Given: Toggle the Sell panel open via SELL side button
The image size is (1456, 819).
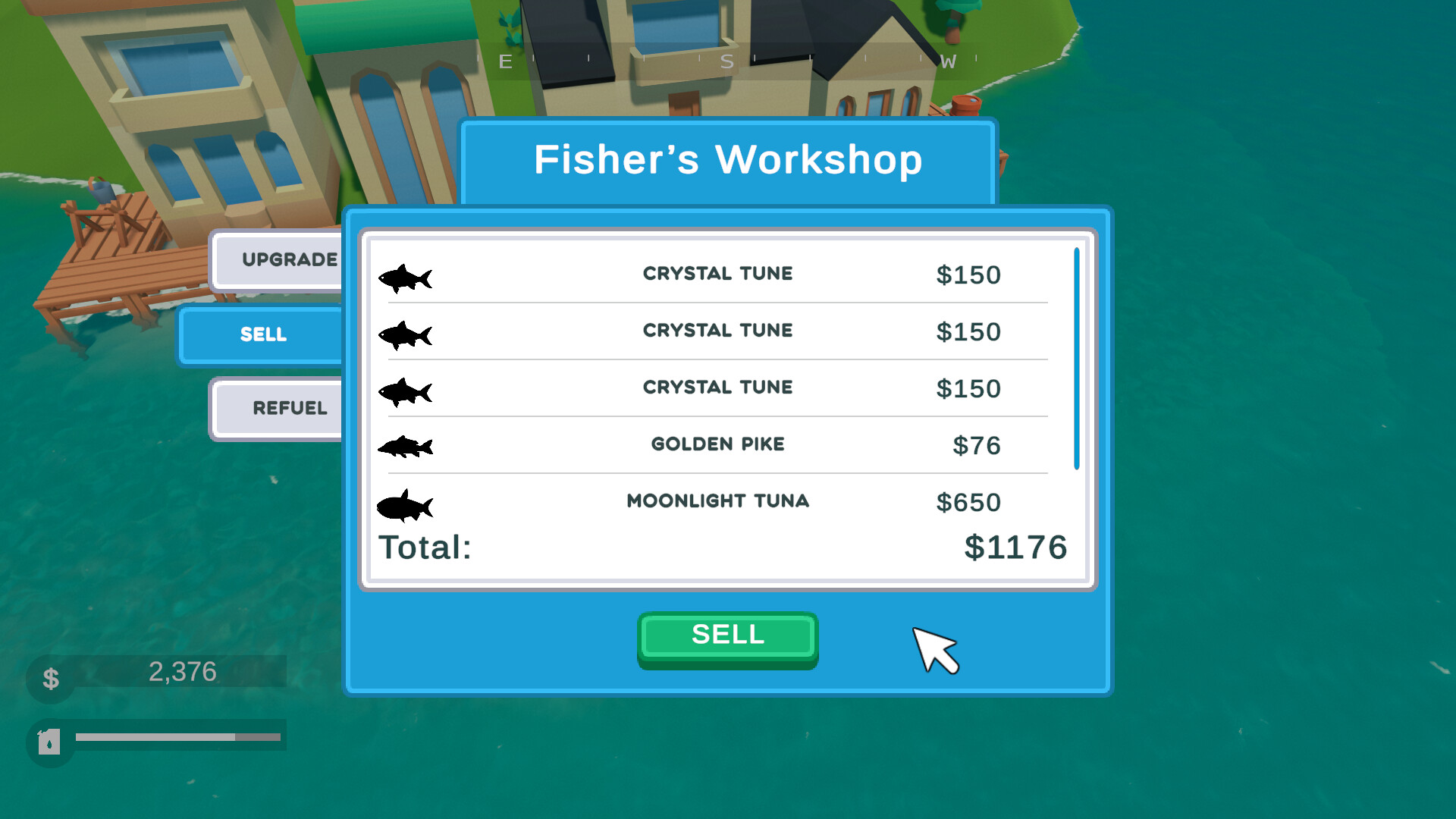Looking at the screenshot, I should [x=263, y=334].
